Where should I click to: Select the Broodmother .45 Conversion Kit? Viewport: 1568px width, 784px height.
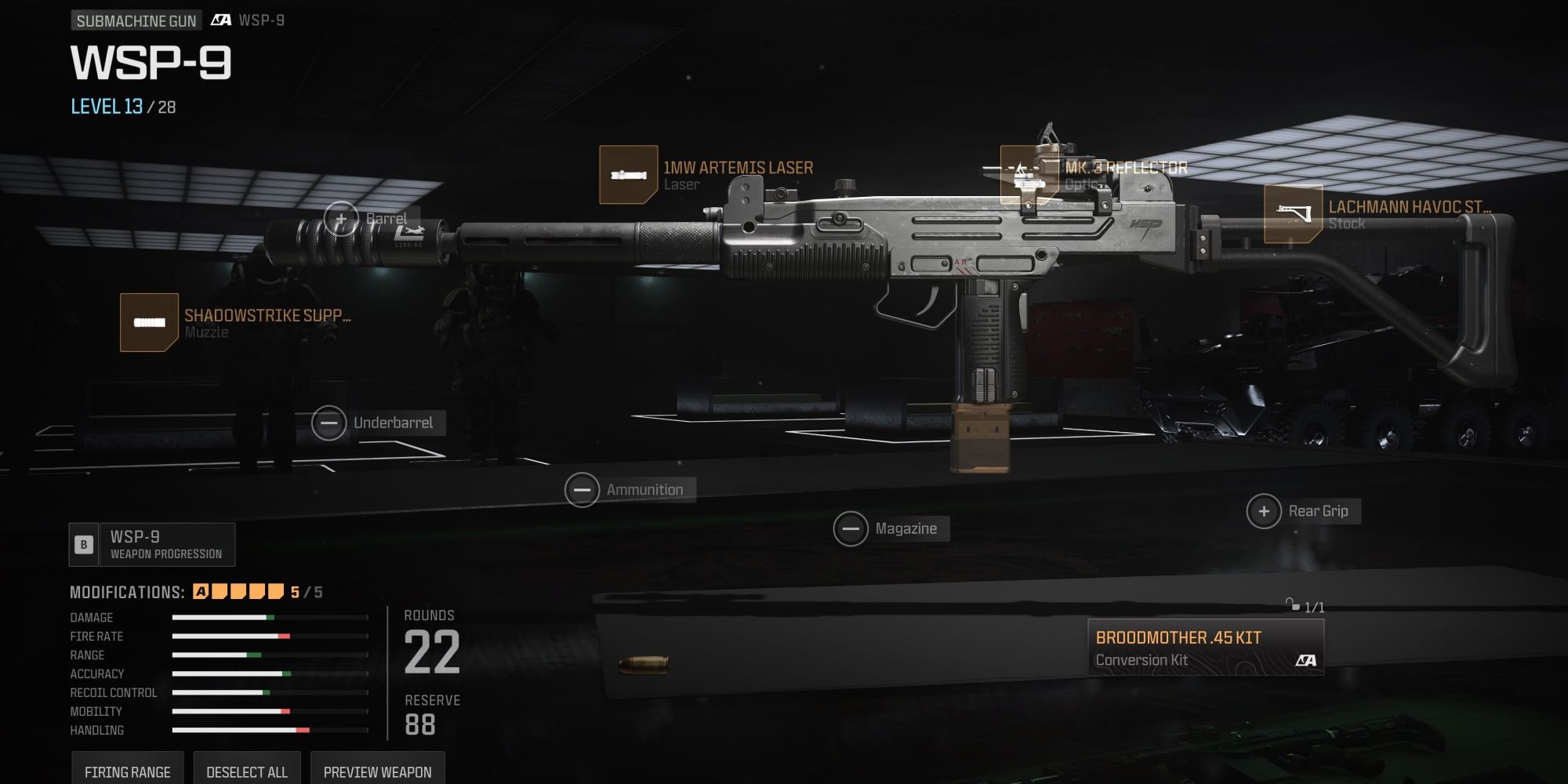tap(1205, 648)
